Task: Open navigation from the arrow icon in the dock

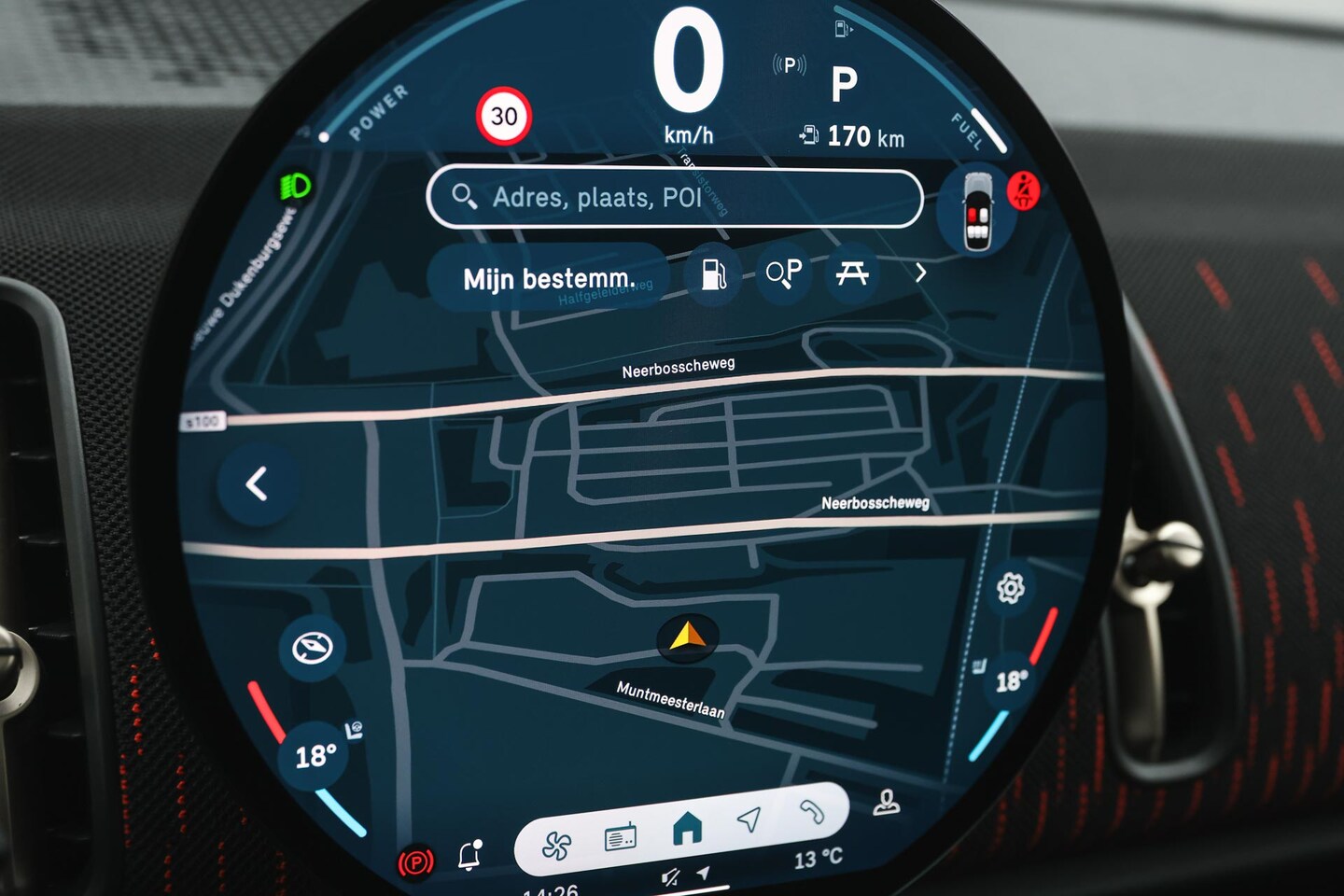Action: coord(749,819)
